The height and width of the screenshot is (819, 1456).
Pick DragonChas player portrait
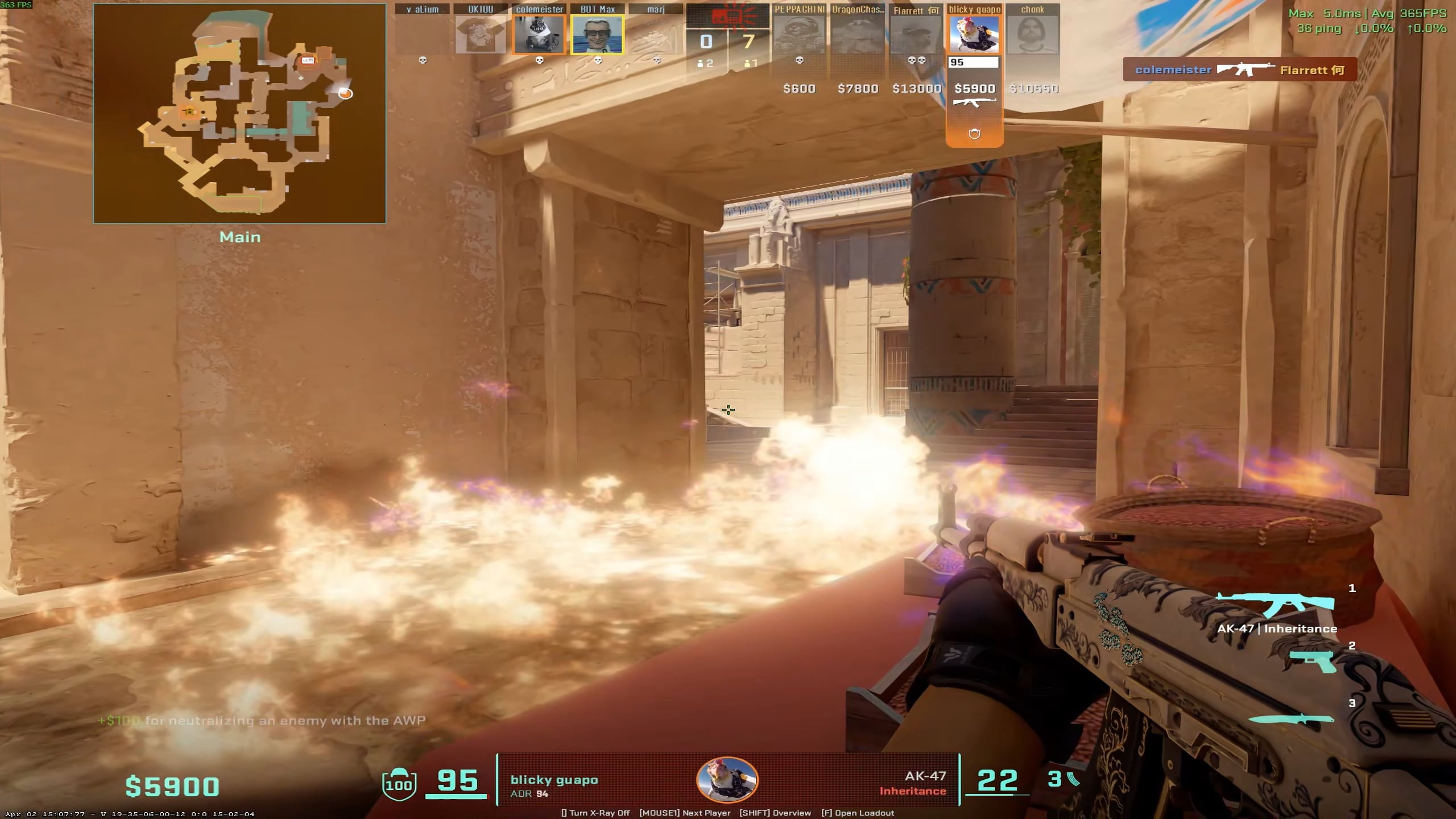pyautogui.click(x=858, y=35)
